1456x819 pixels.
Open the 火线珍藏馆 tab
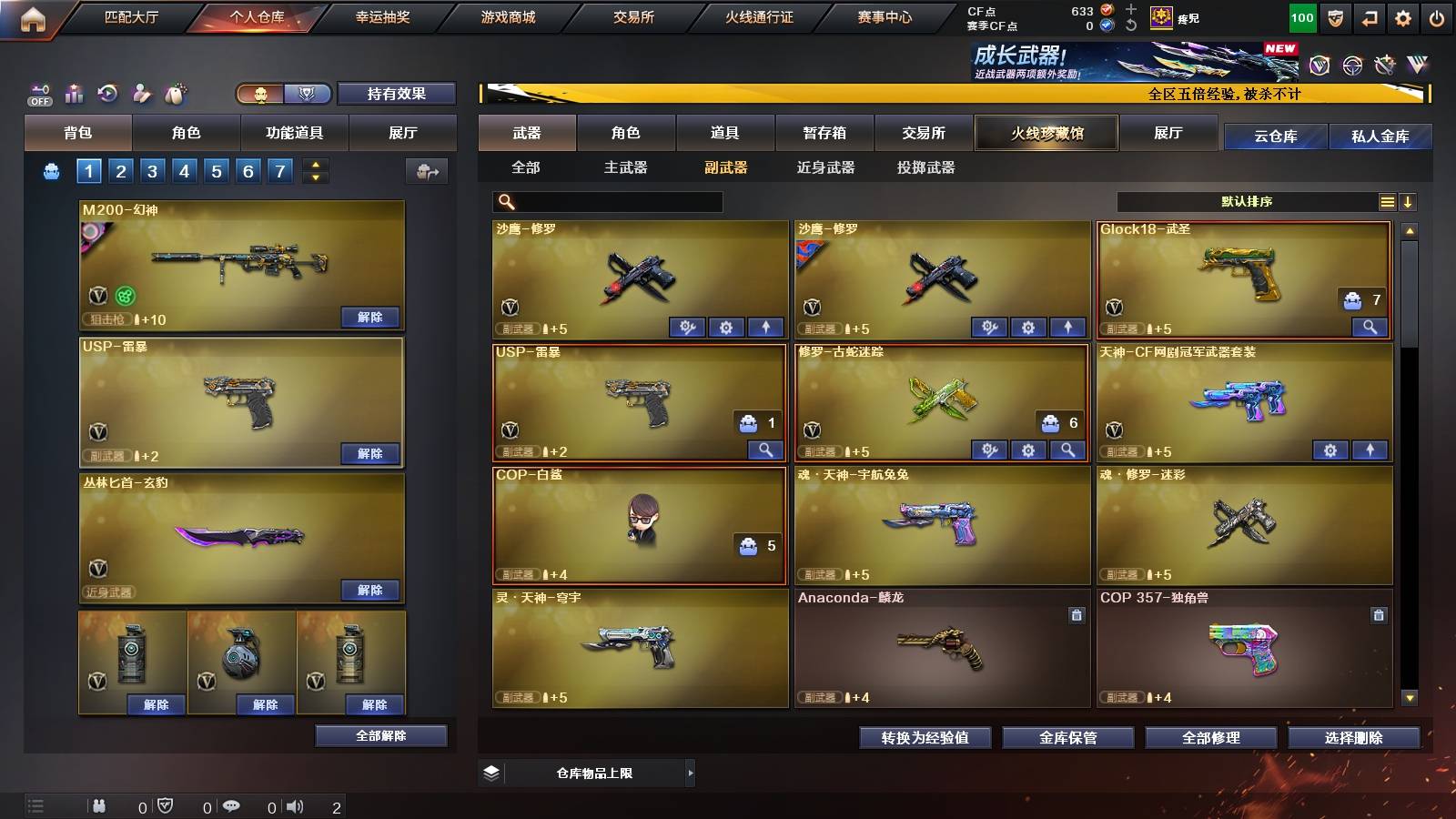[x=1046, y=133]
